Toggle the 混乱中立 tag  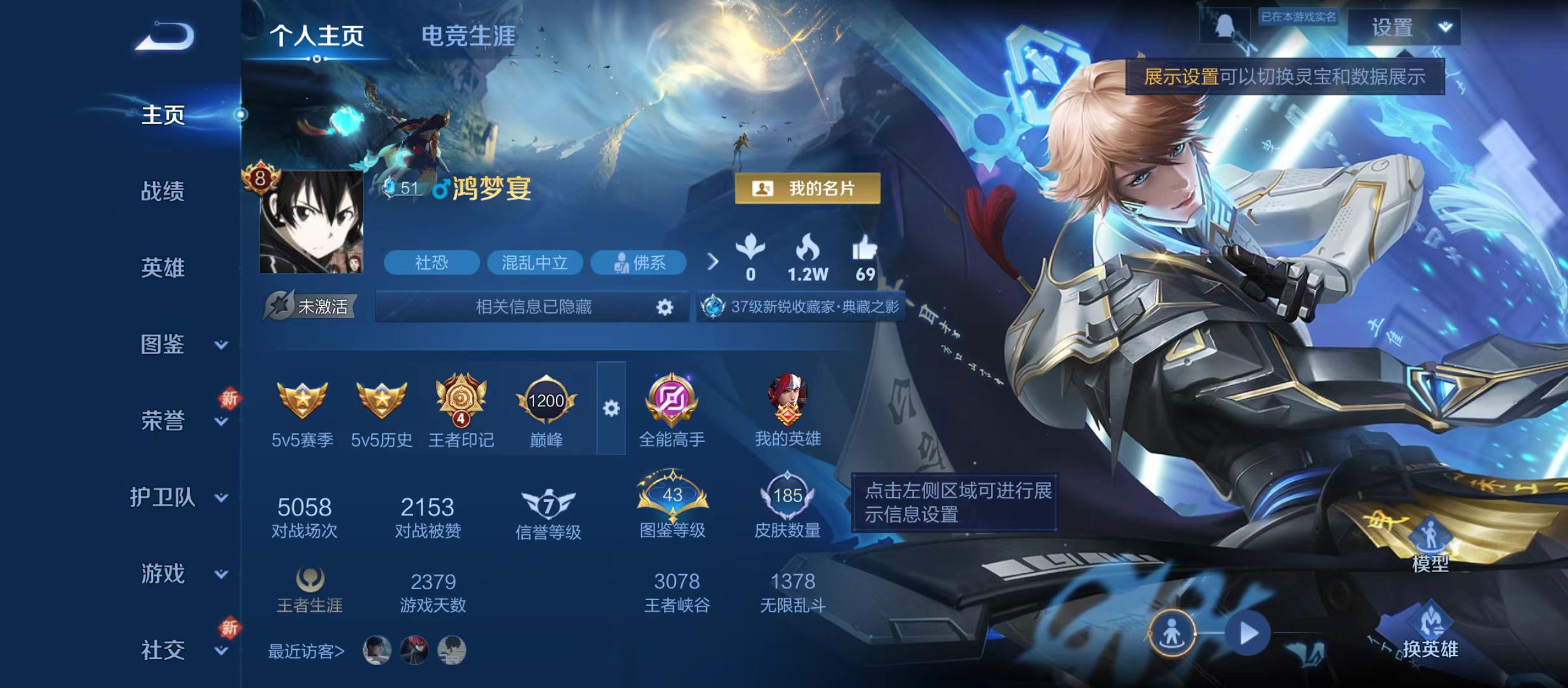pyautogui.click(x=535, y=263)
